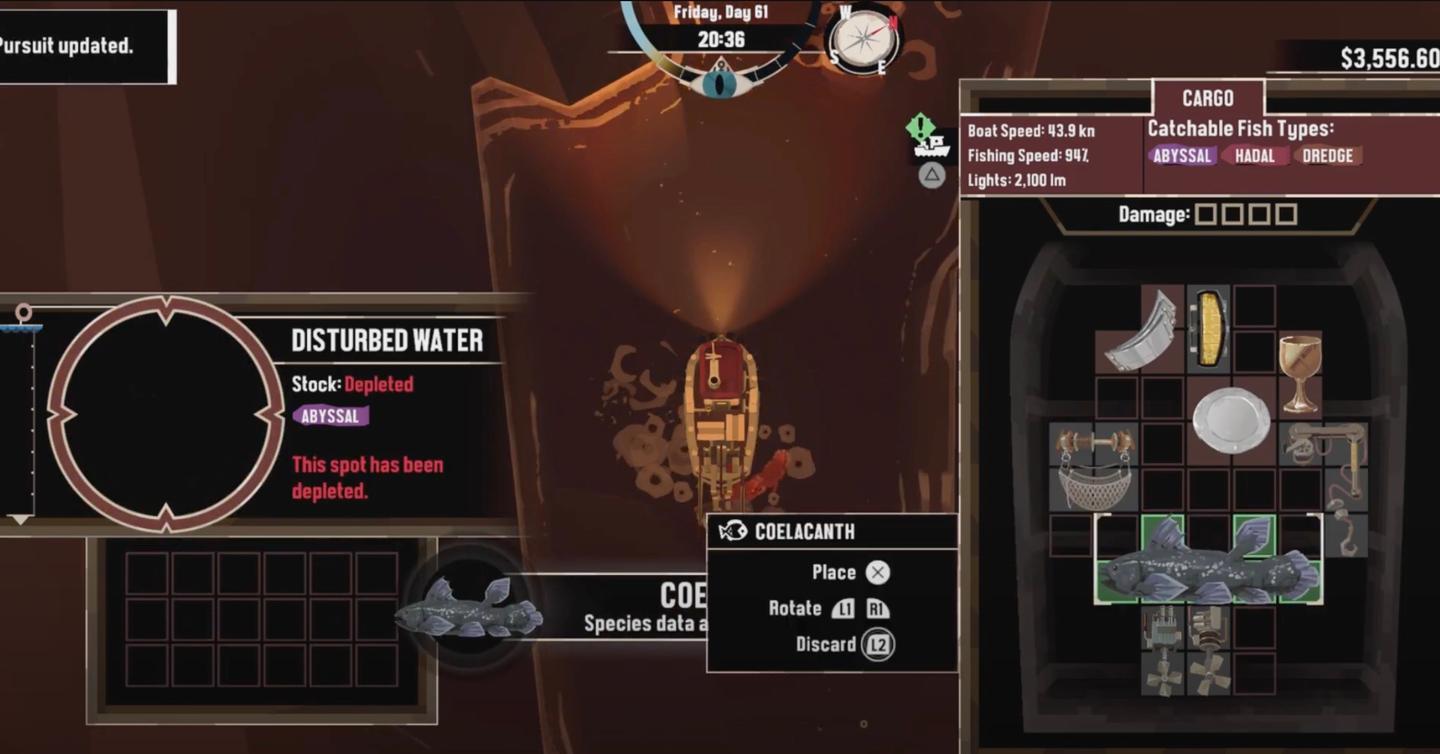Open the Cargo tab
The image size is (1440, 754).
[x=1208, y=98]
